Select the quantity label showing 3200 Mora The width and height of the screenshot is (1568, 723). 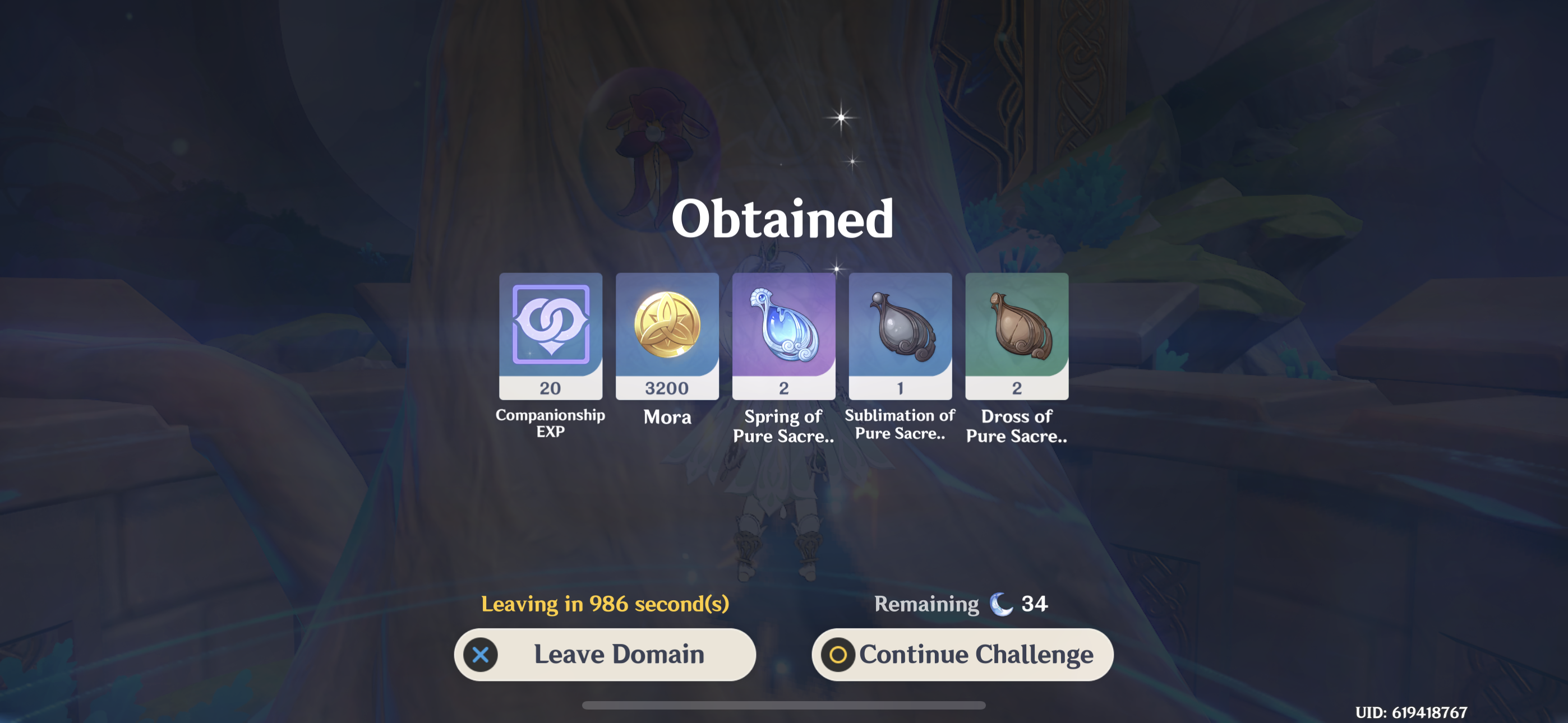coord(667,388)
